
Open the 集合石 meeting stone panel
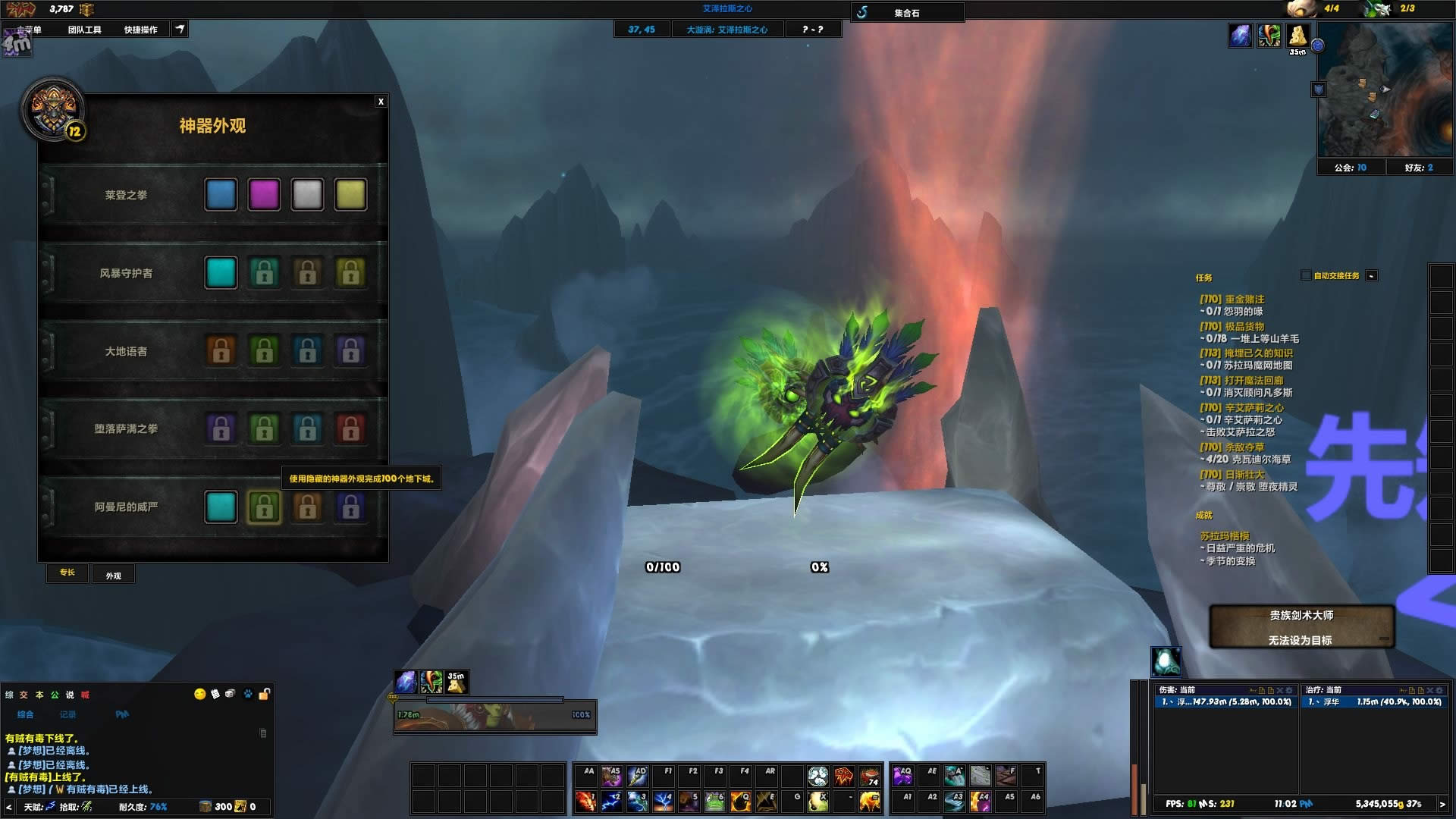coord(907,13)
